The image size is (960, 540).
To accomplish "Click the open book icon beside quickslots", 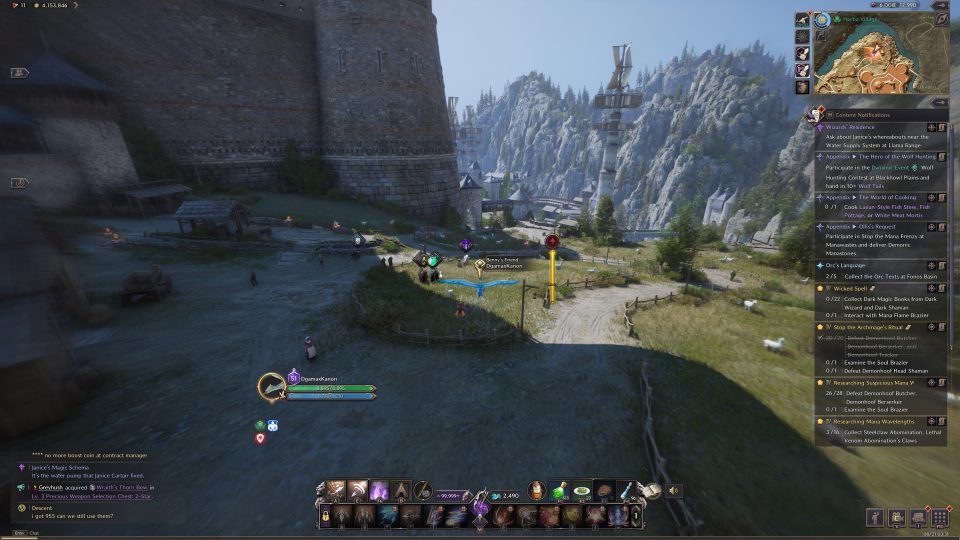I will pos(649,490).
